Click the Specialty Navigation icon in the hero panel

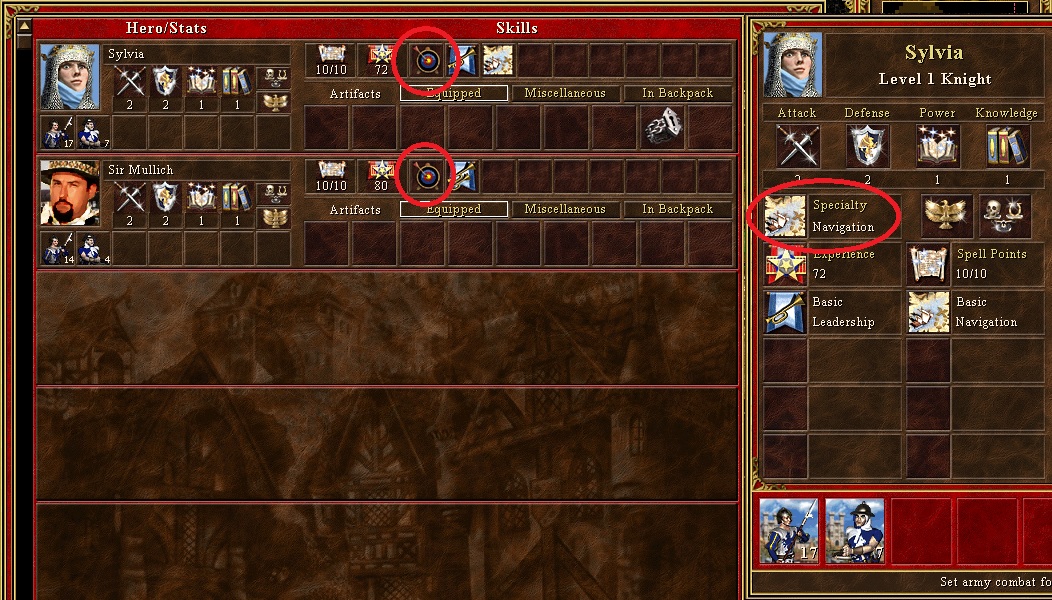785,216
